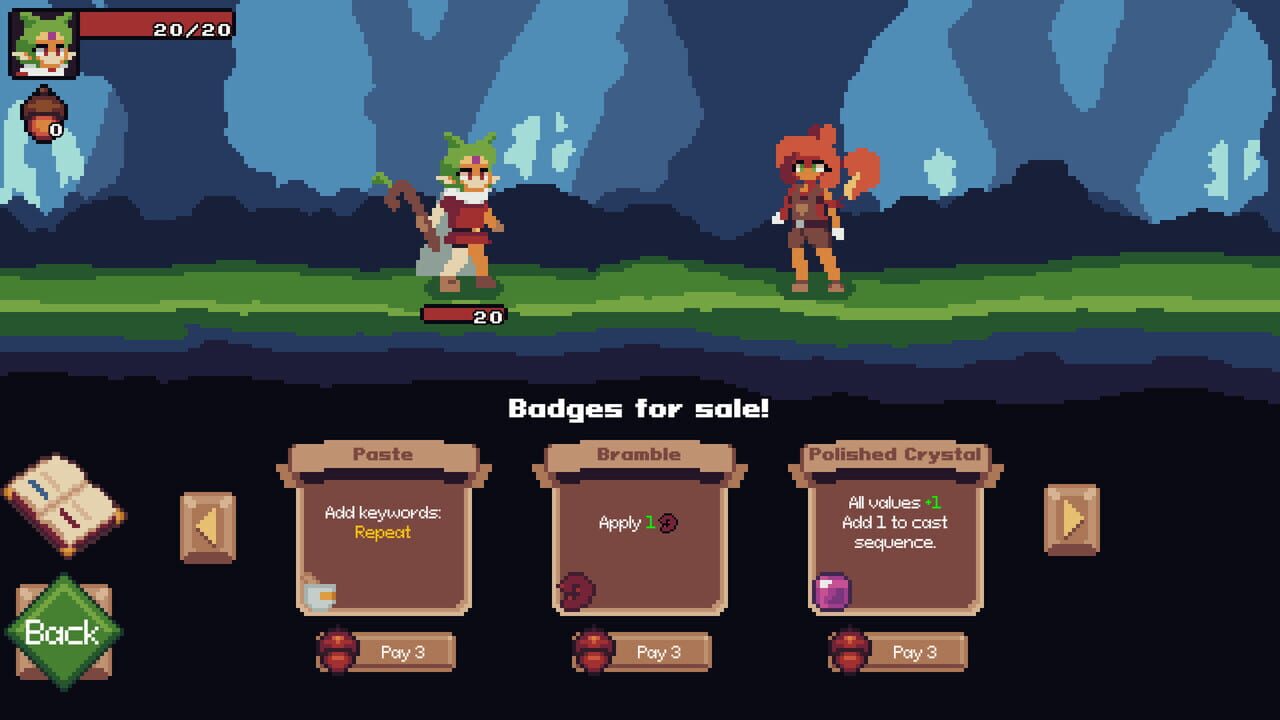1280x720 pixels.
Task: Select the Polished Crystal badge title banner
Action: click(894, 454)
